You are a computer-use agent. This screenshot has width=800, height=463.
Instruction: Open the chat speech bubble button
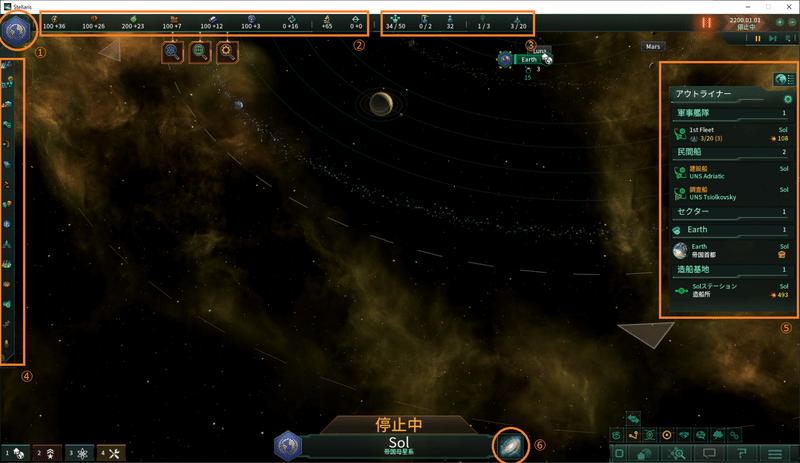tap(711, 454)
